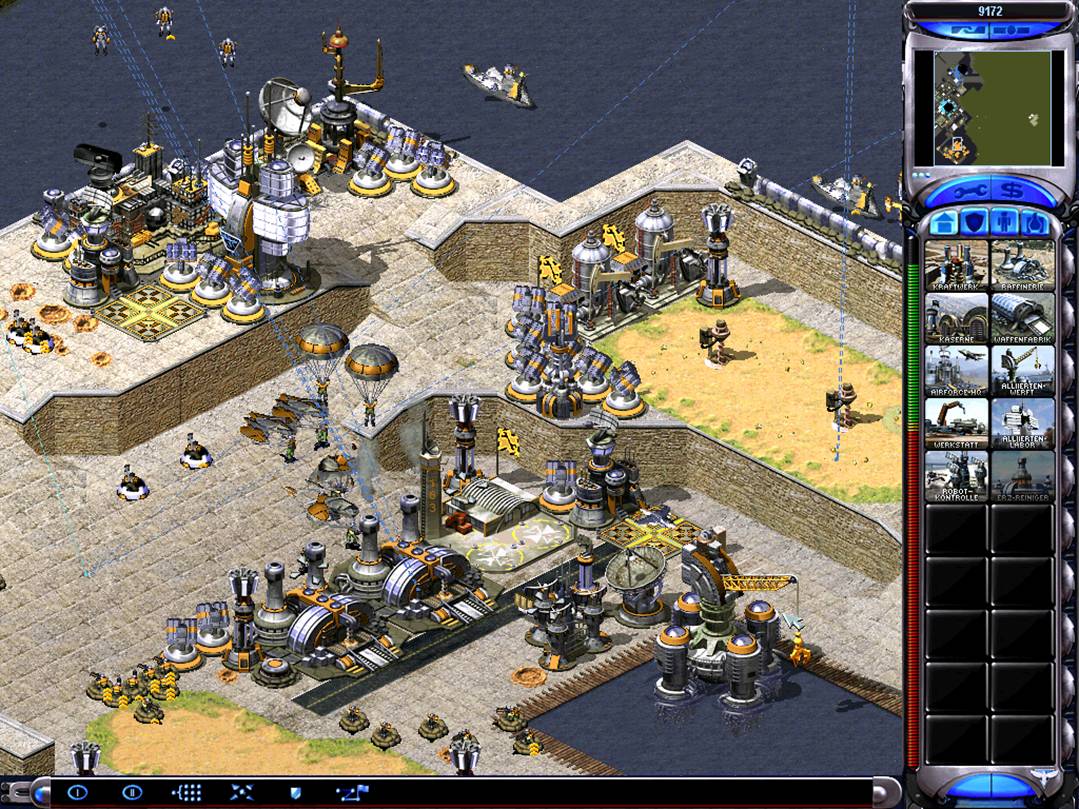Build a Kaserne from the sidebar
The image size is (1079, 809).
tap(957, 318)
